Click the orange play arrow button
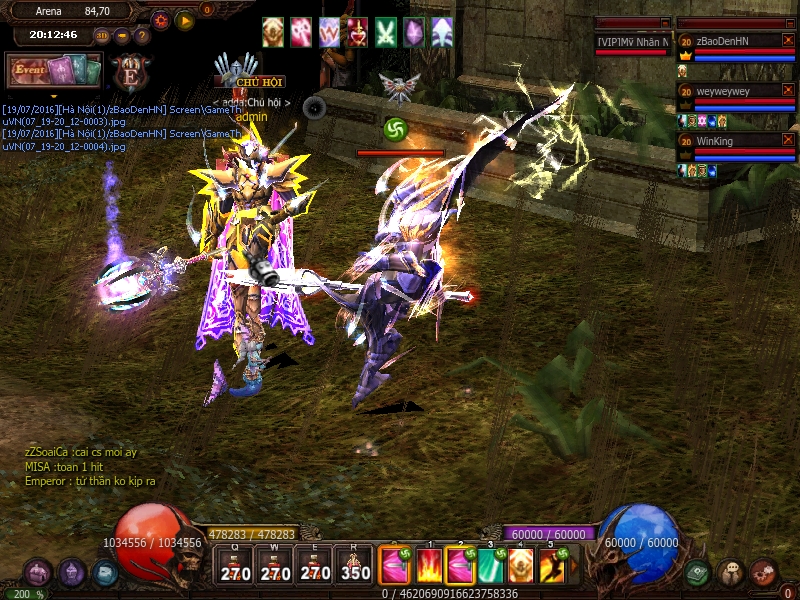Image resolution: width=800 pixels, height=600 pixels. click(x=185, y=20)
